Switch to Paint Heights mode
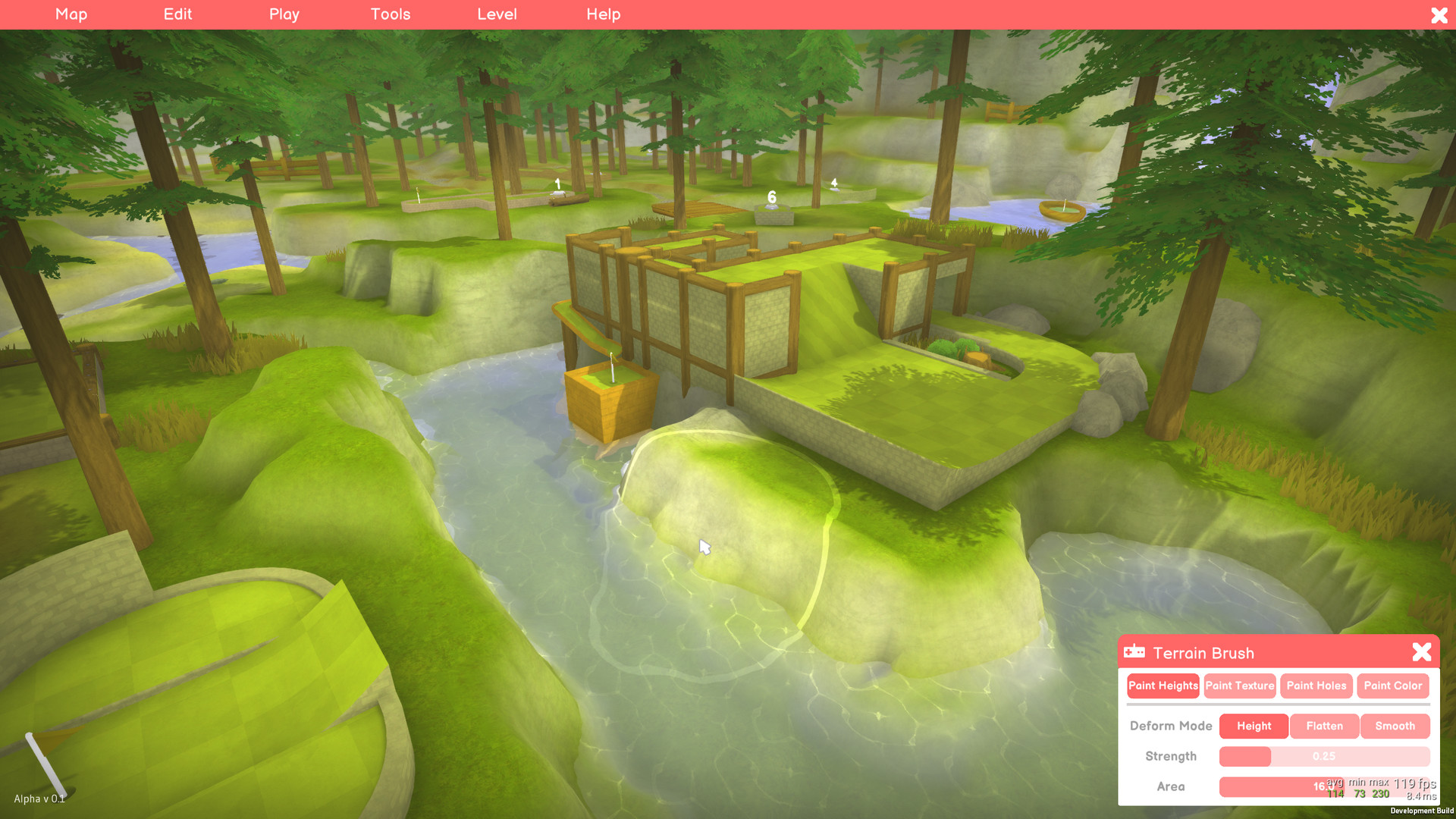1456x819 pixels. (1163, 686)
